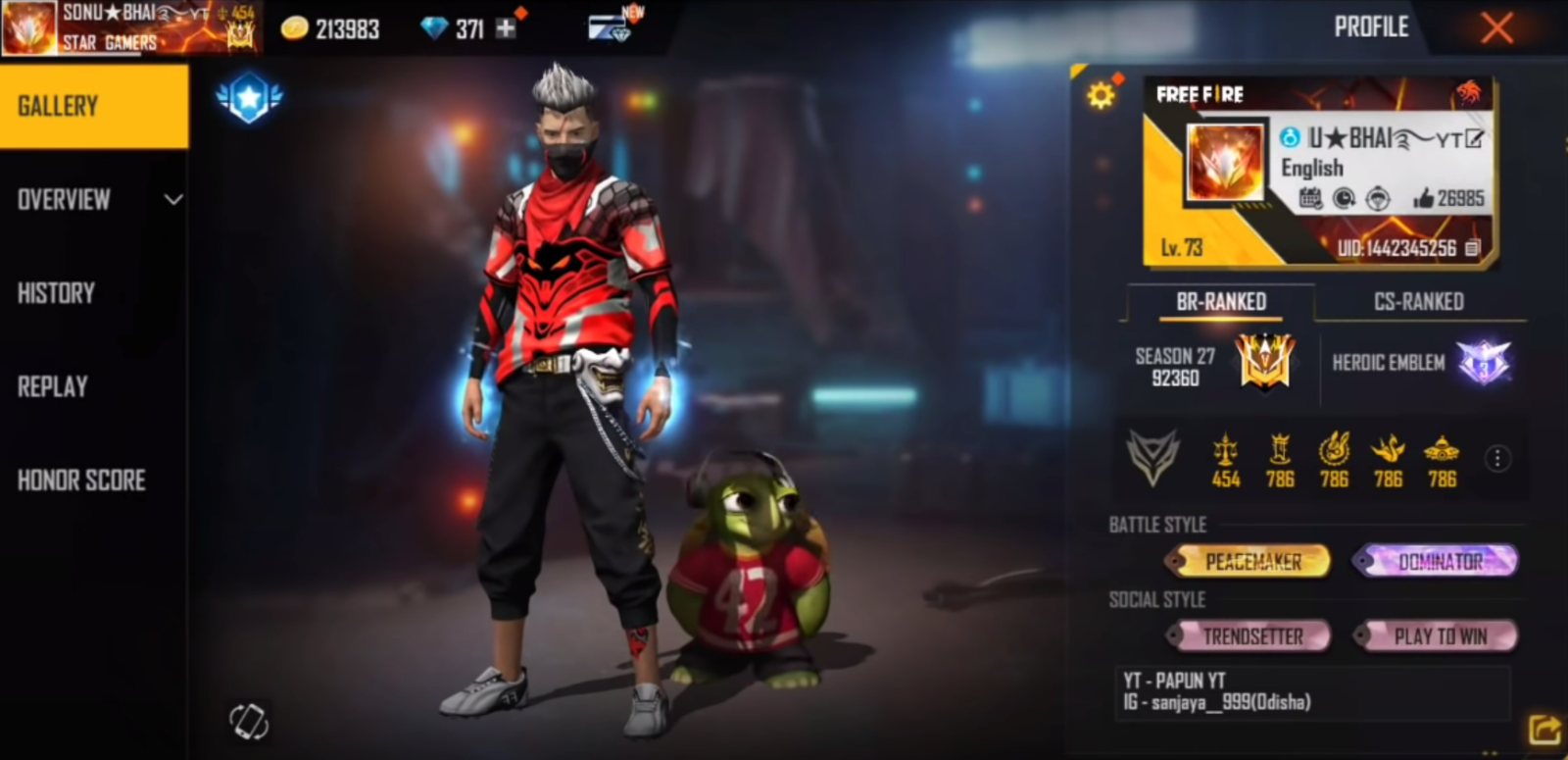
Task: Copy the UID using the copy icon
Action: coord(1472,248)
